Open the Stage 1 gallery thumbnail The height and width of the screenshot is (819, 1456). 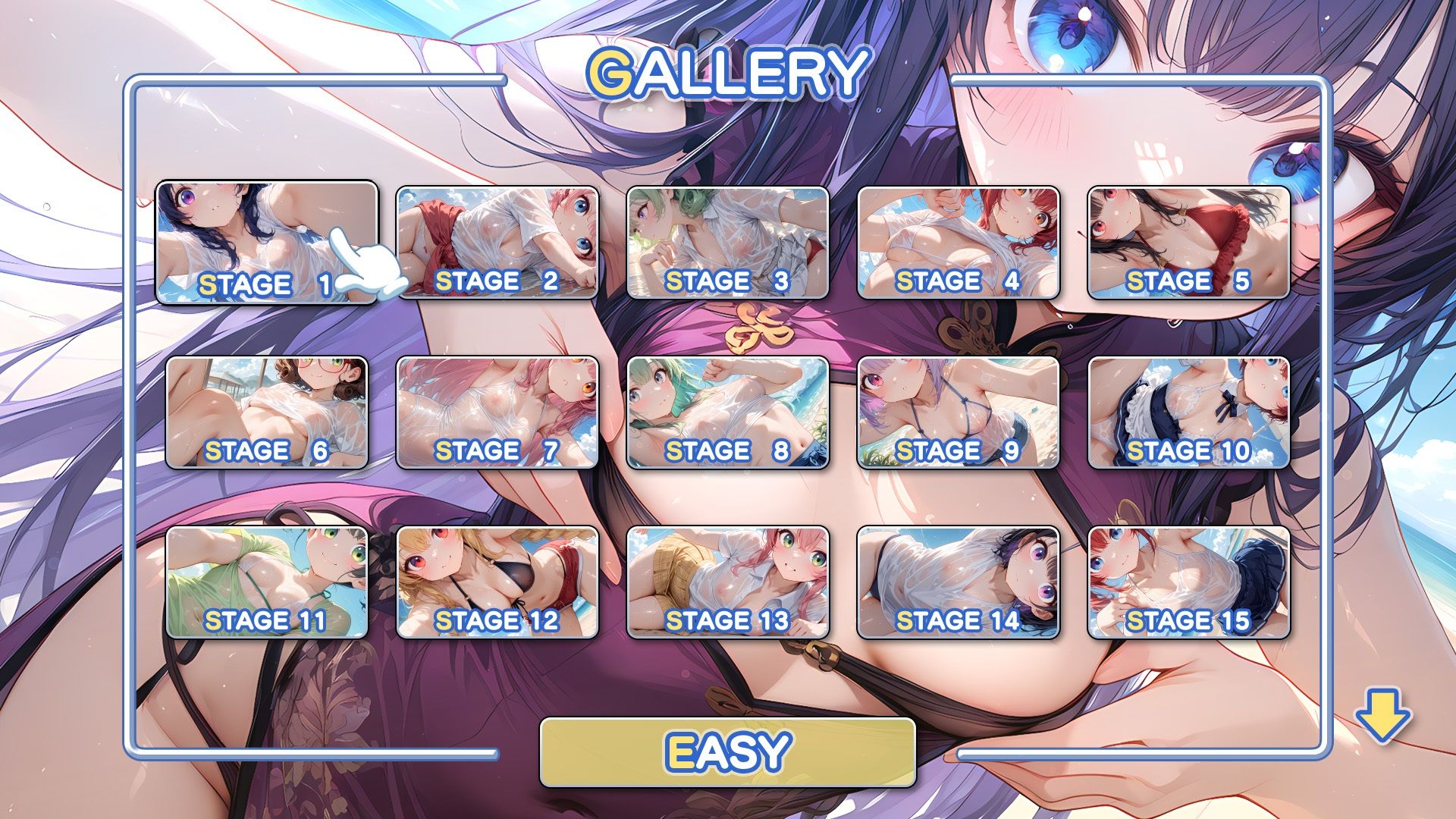266,243
